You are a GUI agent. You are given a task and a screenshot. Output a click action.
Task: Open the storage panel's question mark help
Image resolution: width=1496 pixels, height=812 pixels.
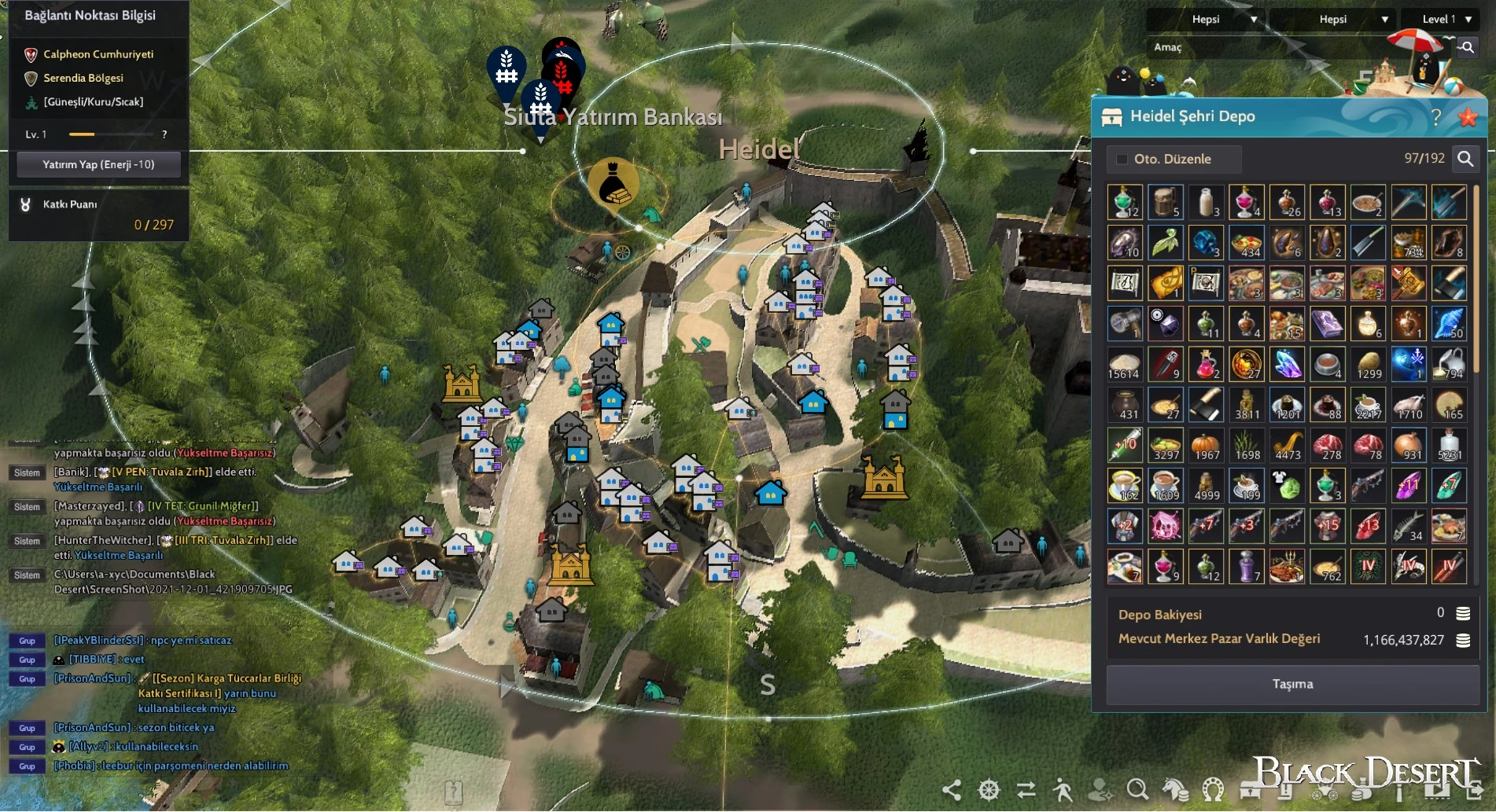click(1435, 117)
